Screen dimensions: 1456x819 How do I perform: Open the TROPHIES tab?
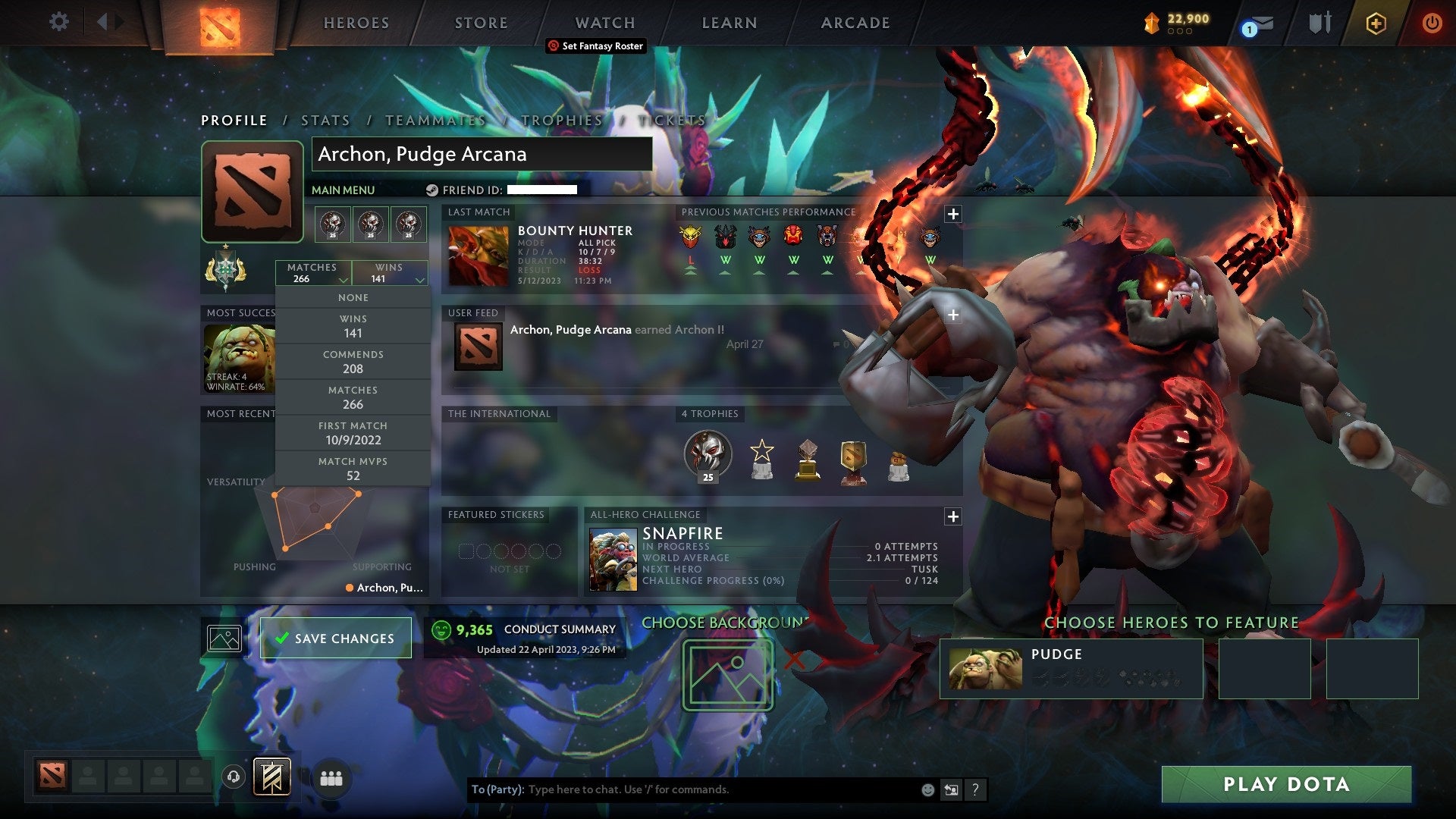(561, 120)
